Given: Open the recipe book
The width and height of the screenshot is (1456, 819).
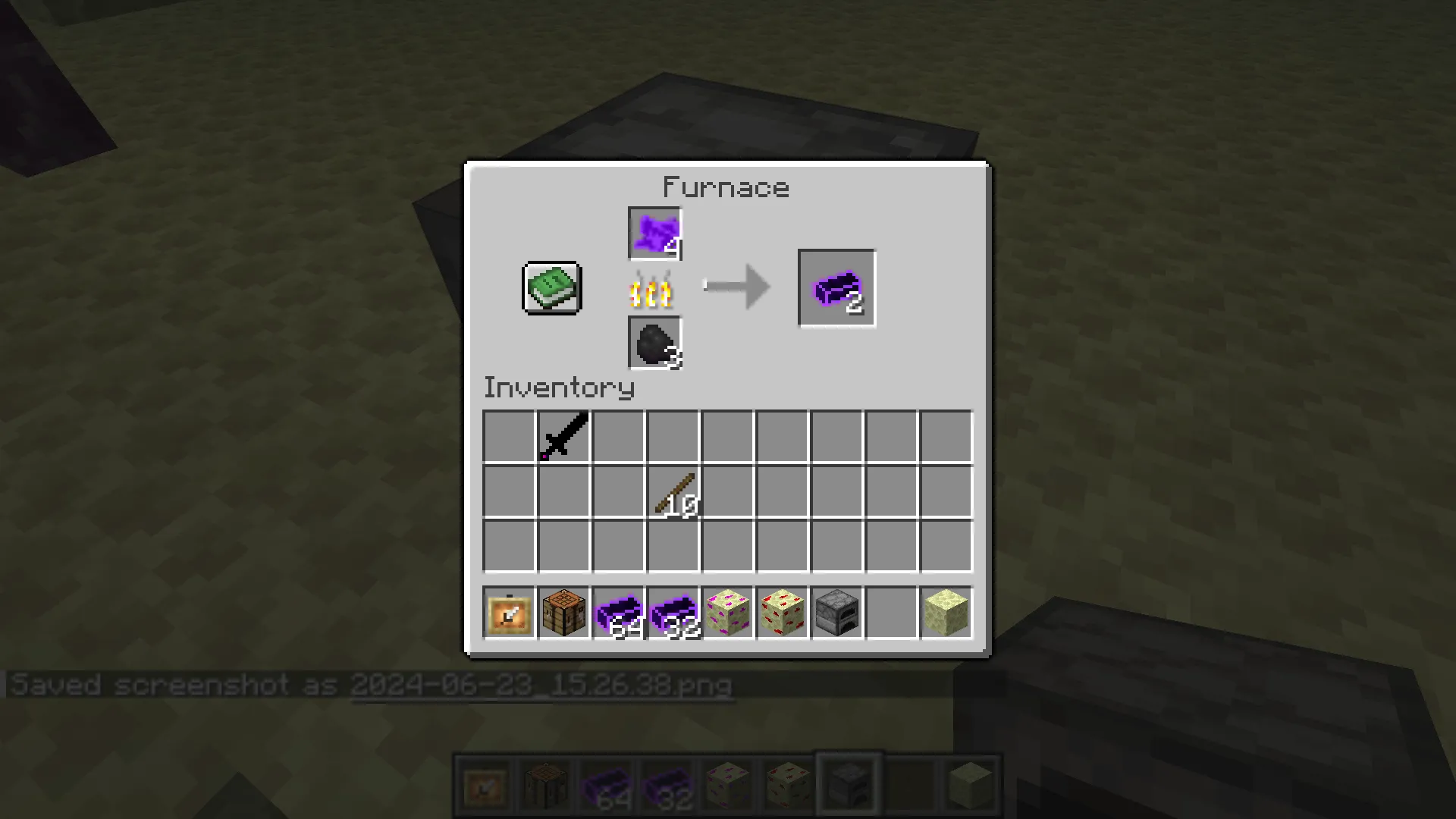Looking at the screenshot, I should pyautogui.click(x=551, y=287).
